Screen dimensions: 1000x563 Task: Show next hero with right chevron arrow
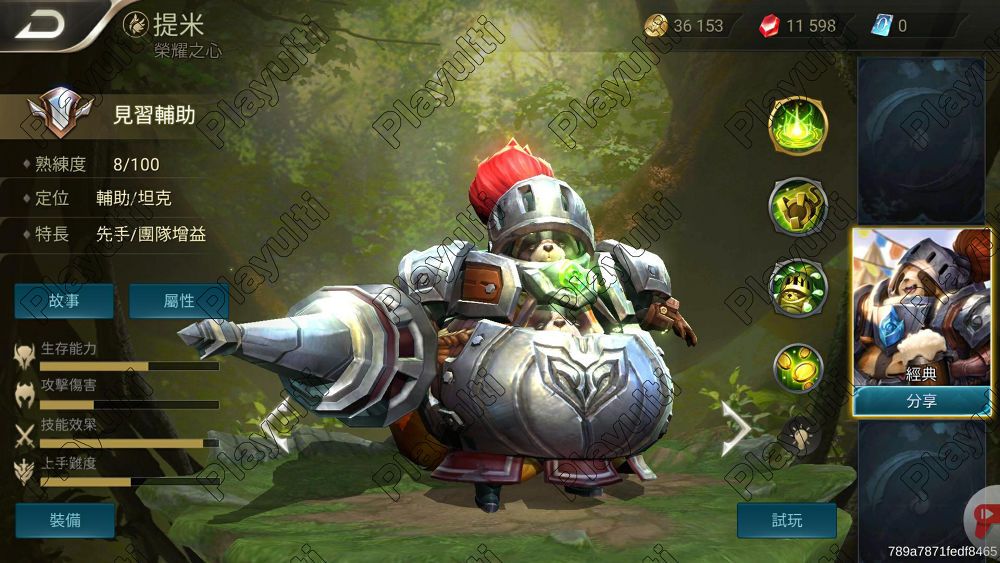point(737,429)
